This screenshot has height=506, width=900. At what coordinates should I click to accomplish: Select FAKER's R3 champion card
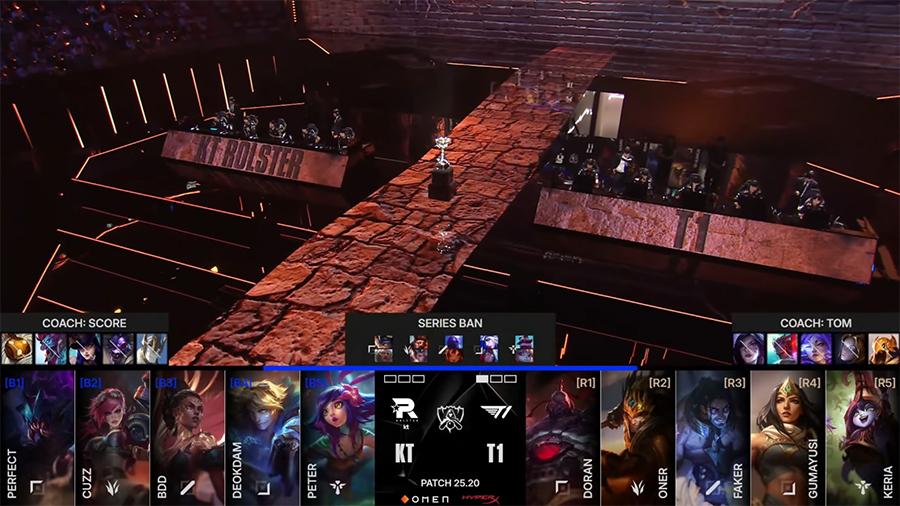click(x=712, y=437)
